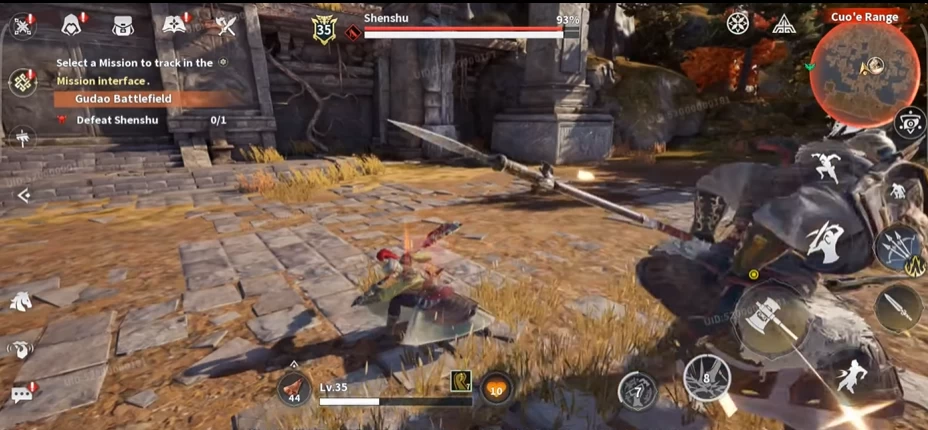928x430 pixels.
Task: Trigger the skill showing number 7
Action: point(637,391)
